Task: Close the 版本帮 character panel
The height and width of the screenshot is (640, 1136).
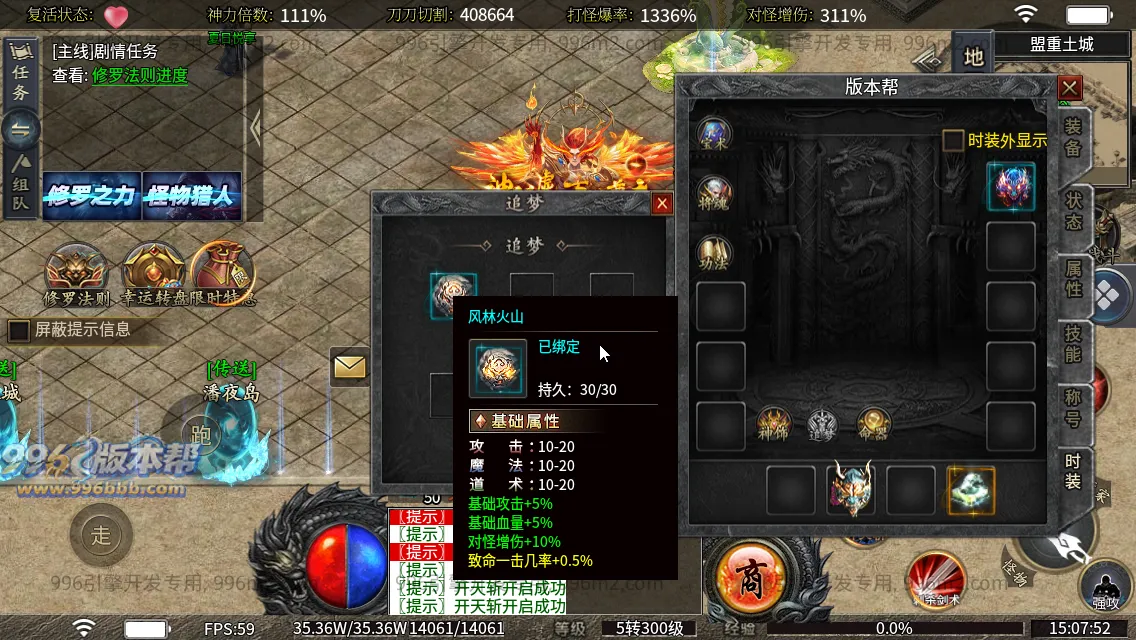Action: point(1069,88)
